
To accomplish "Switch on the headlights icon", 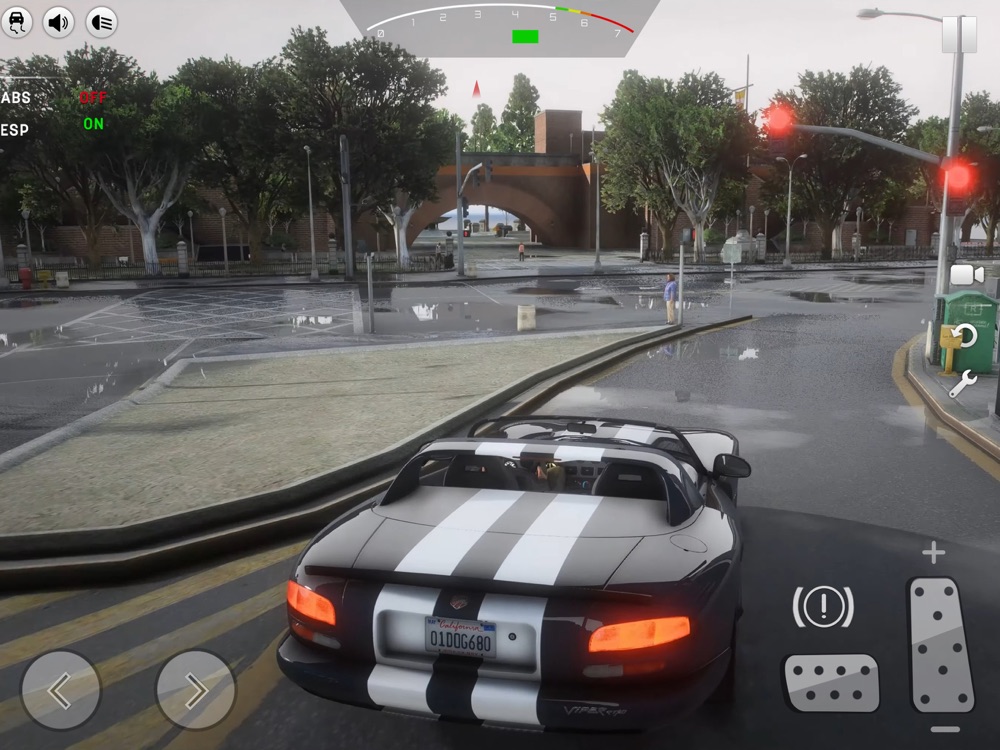I will pyautogui.click(x=101, y=21).
